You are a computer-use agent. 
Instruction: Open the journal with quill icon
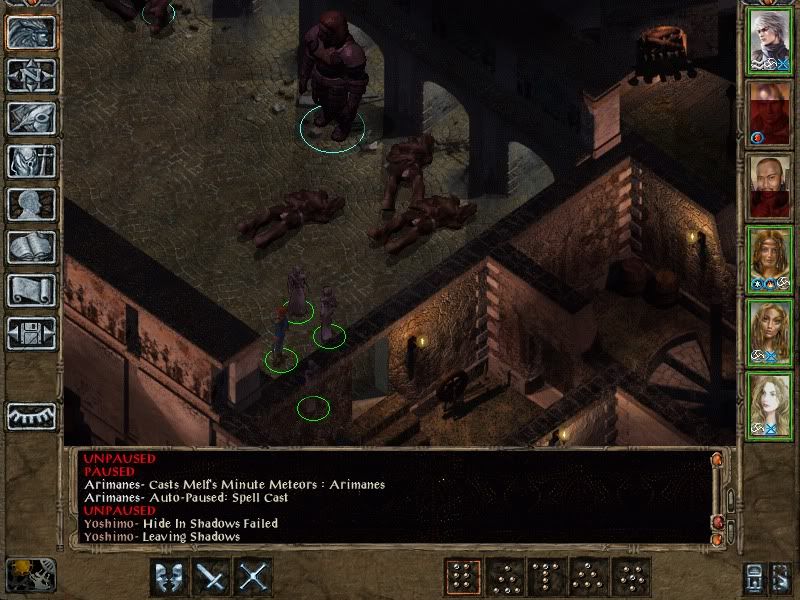31,118
